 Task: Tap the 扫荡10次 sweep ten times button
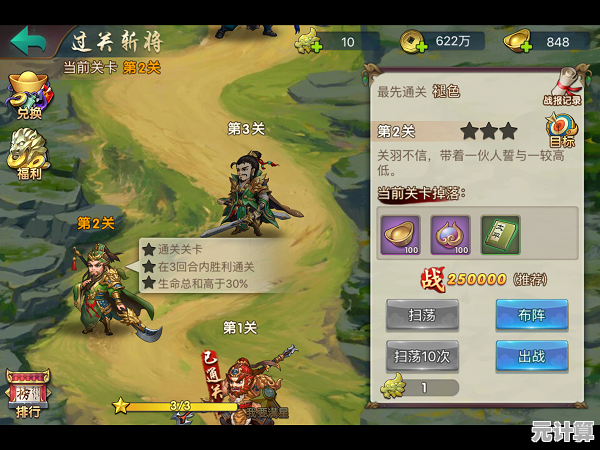(422, 355)
